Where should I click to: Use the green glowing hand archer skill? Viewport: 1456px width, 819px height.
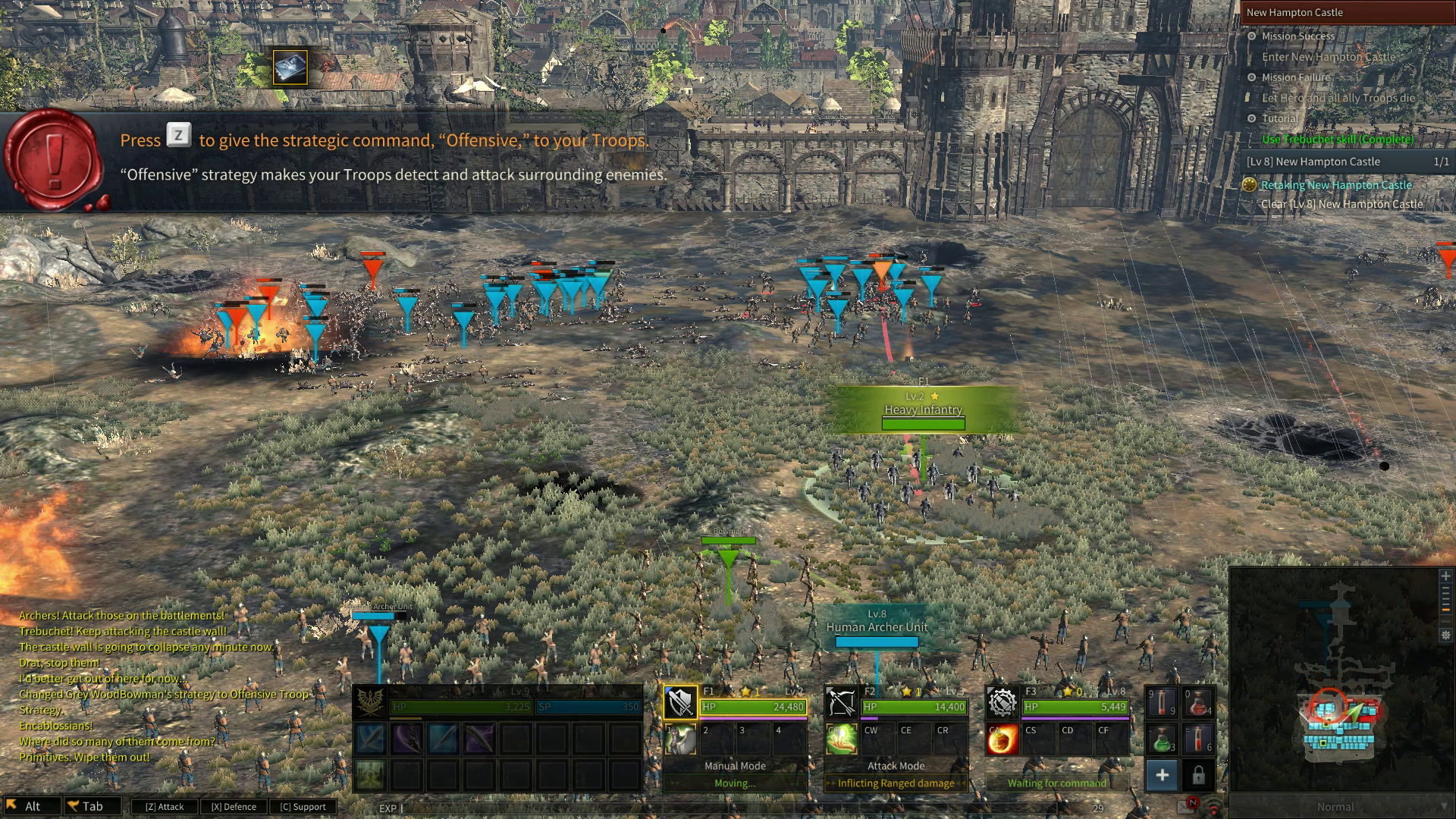click(x=841, y=739)
